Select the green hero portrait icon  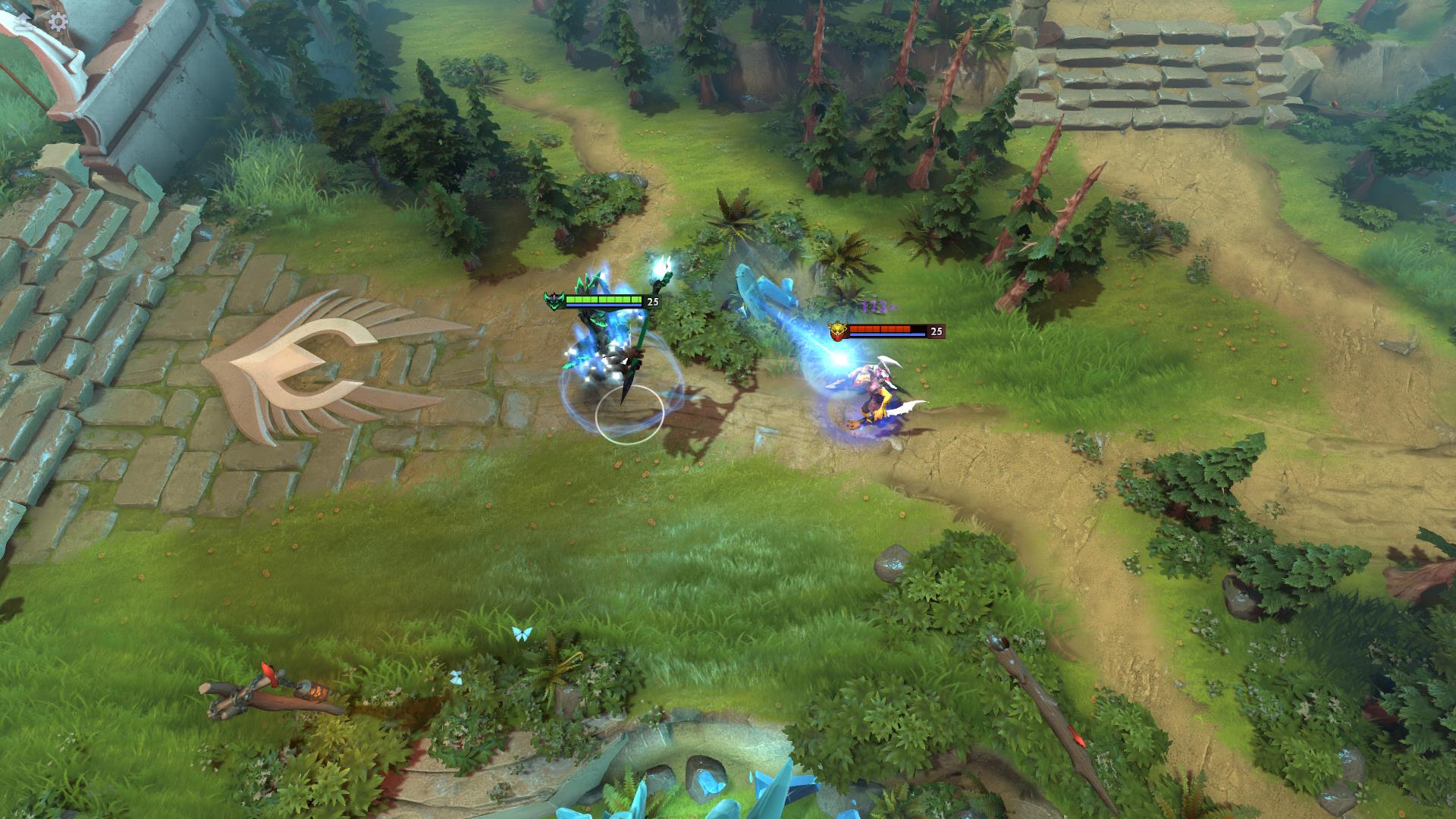pyautogui.click(x=556, y=300)
